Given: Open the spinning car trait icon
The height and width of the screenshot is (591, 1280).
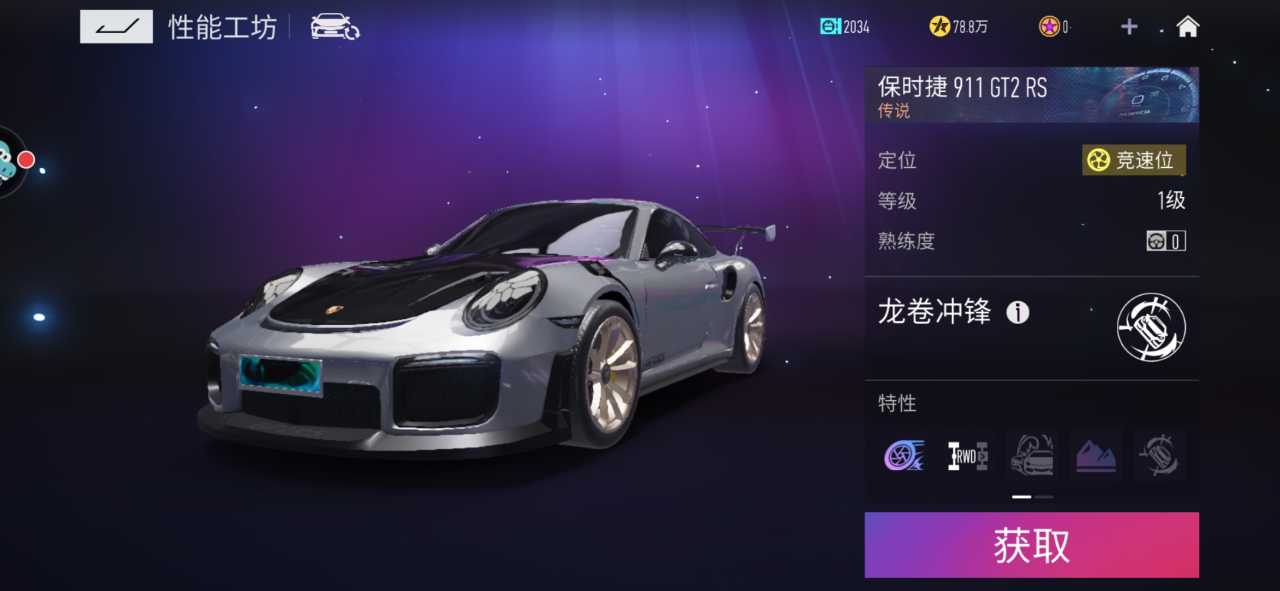Looking at the screenshot, I should coord(1160,456).
